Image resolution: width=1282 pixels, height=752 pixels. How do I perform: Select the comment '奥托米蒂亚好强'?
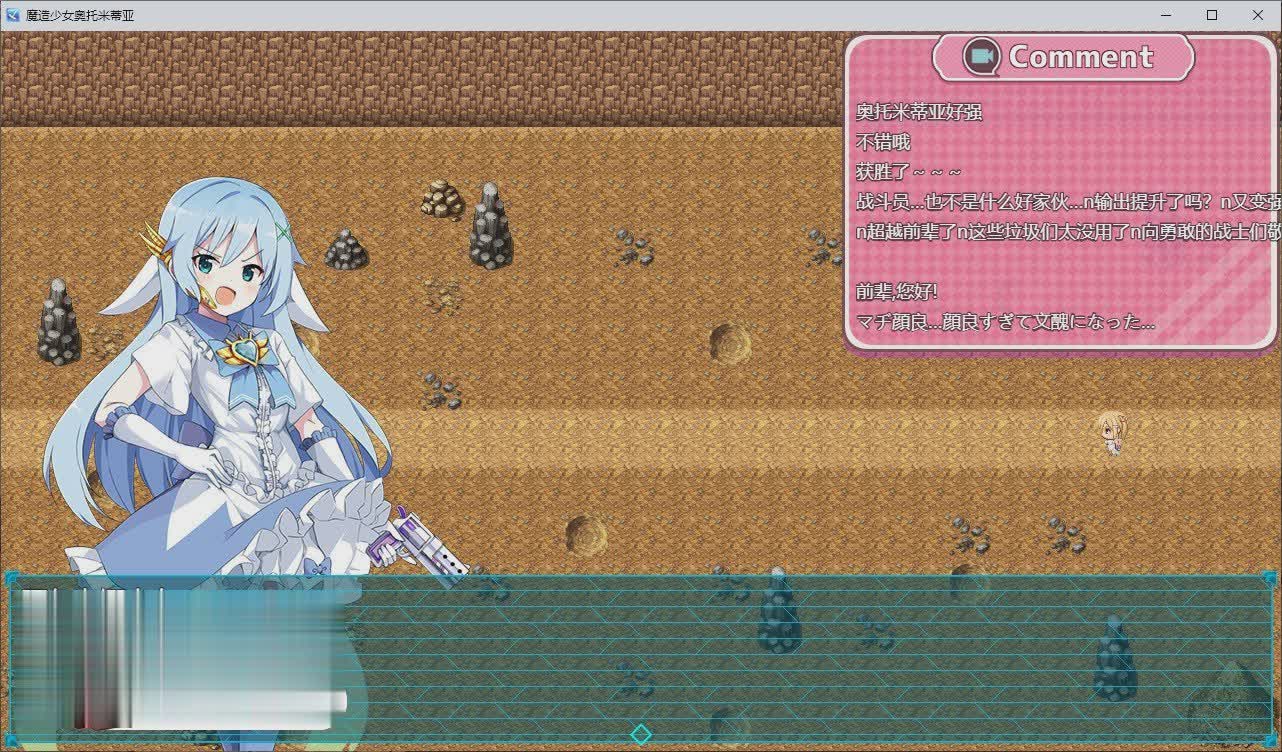point(920,113)
